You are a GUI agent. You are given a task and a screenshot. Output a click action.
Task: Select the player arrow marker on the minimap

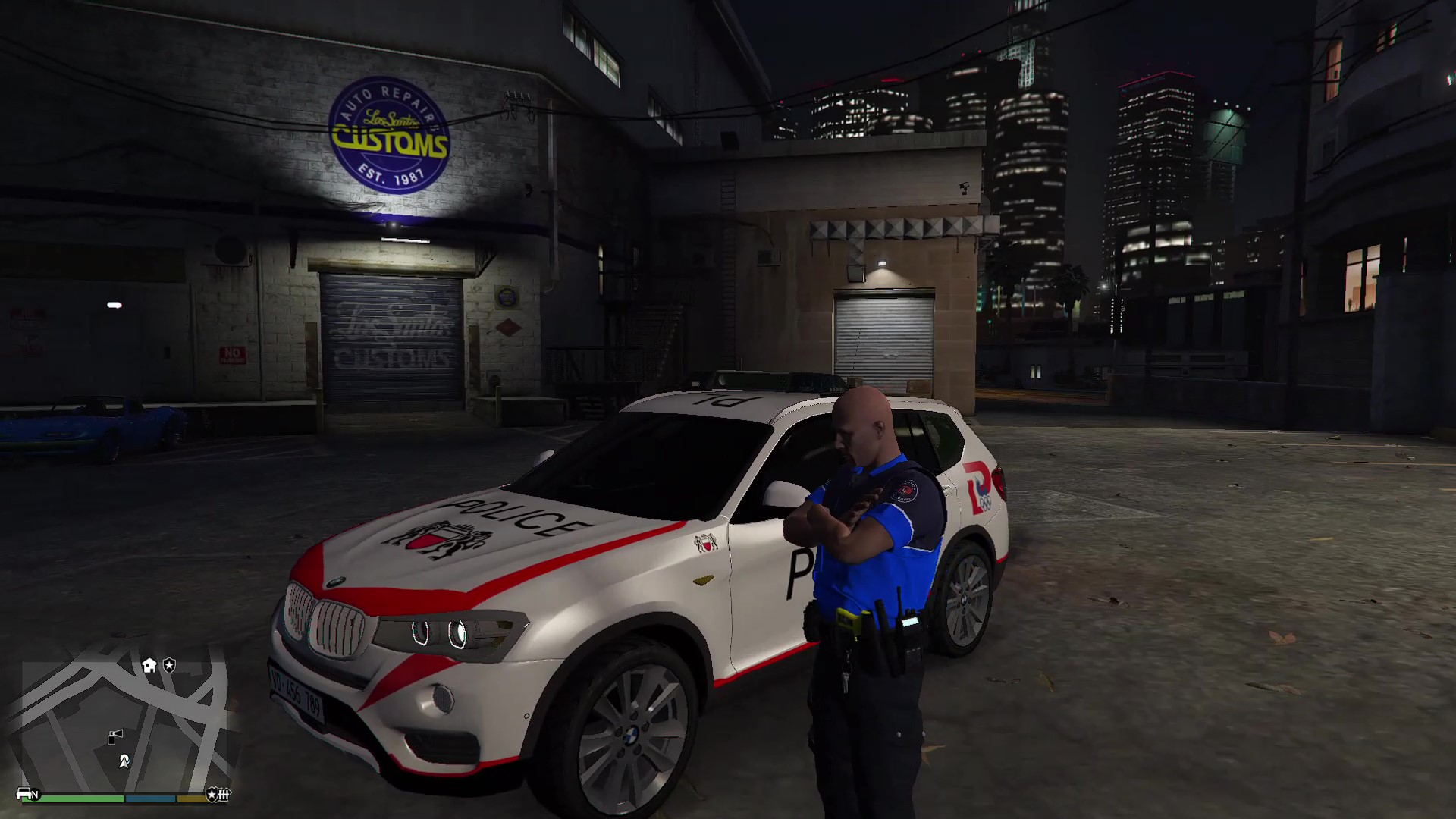coord(124,762)
